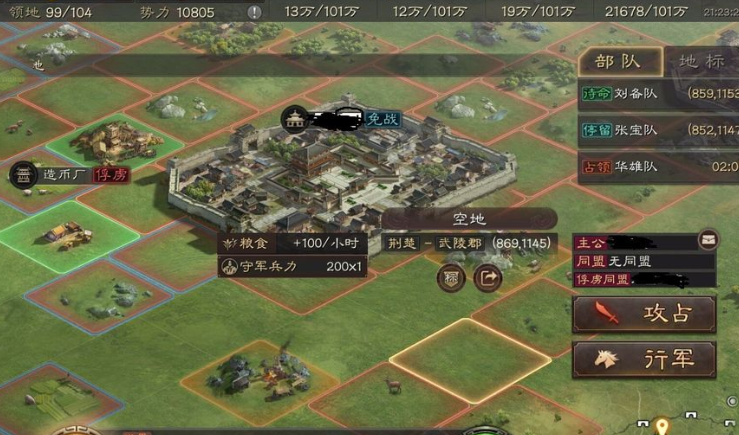The height and width of the screenshot is (435, 739).
Task: Click the city name tag marked 免战
Action: (340, 118)
